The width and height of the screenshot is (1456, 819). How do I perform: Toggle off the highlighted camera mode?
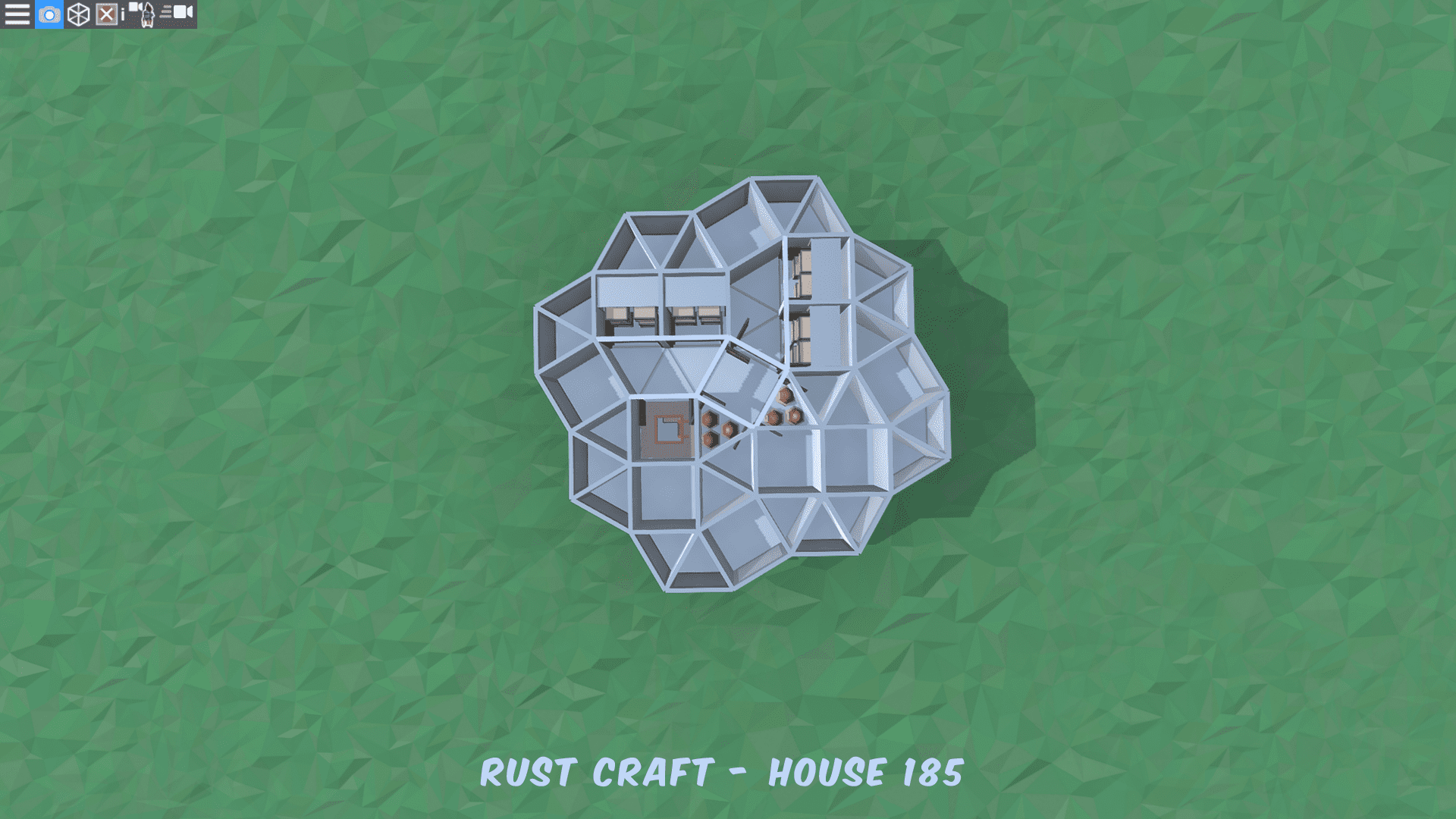pyautogui.click(x=49, y=13)
